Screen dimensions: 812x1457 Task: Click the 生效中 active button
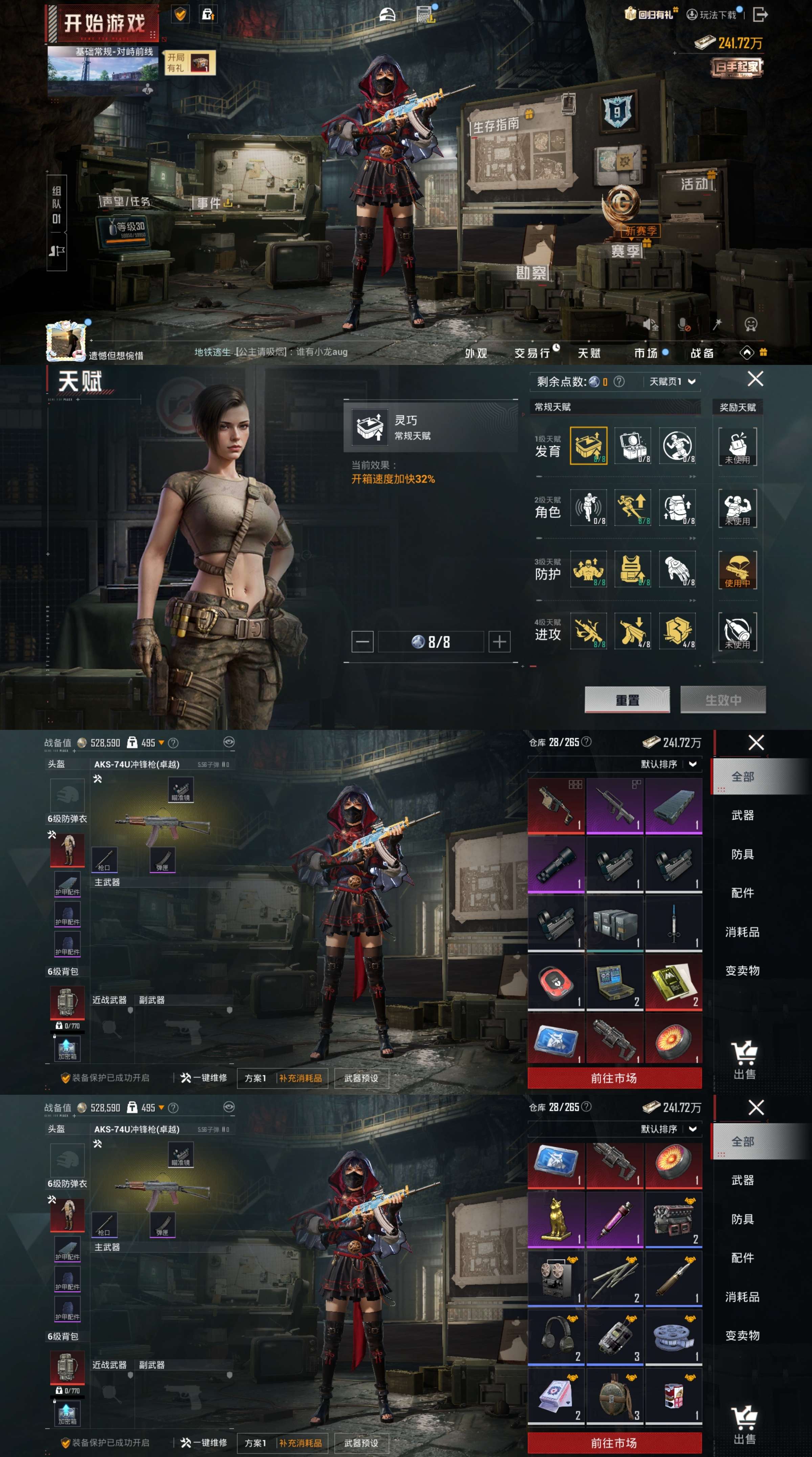point(723,700)
